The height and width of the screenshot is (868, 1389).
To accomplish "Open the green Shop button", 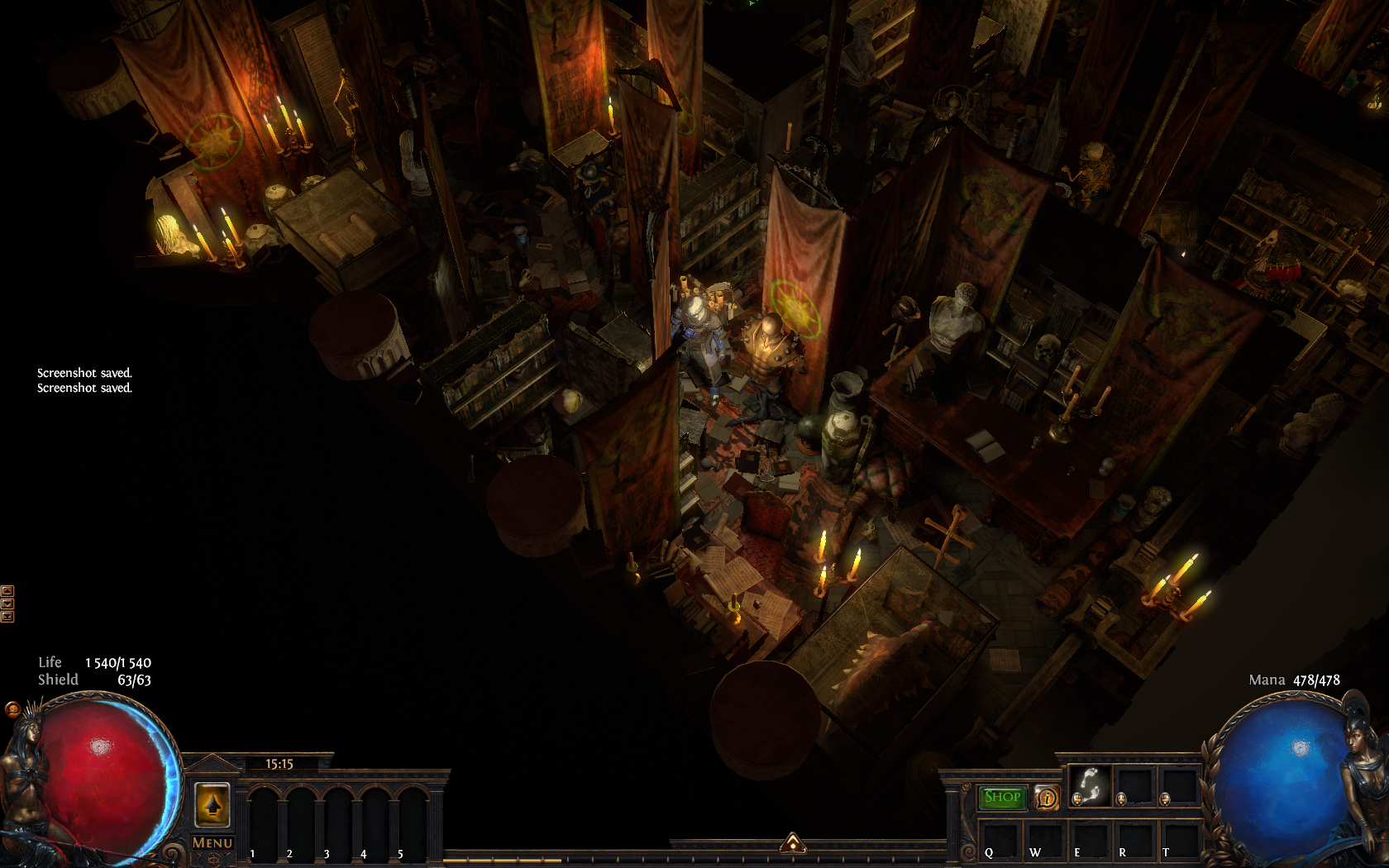I will tap(1002, 797).
